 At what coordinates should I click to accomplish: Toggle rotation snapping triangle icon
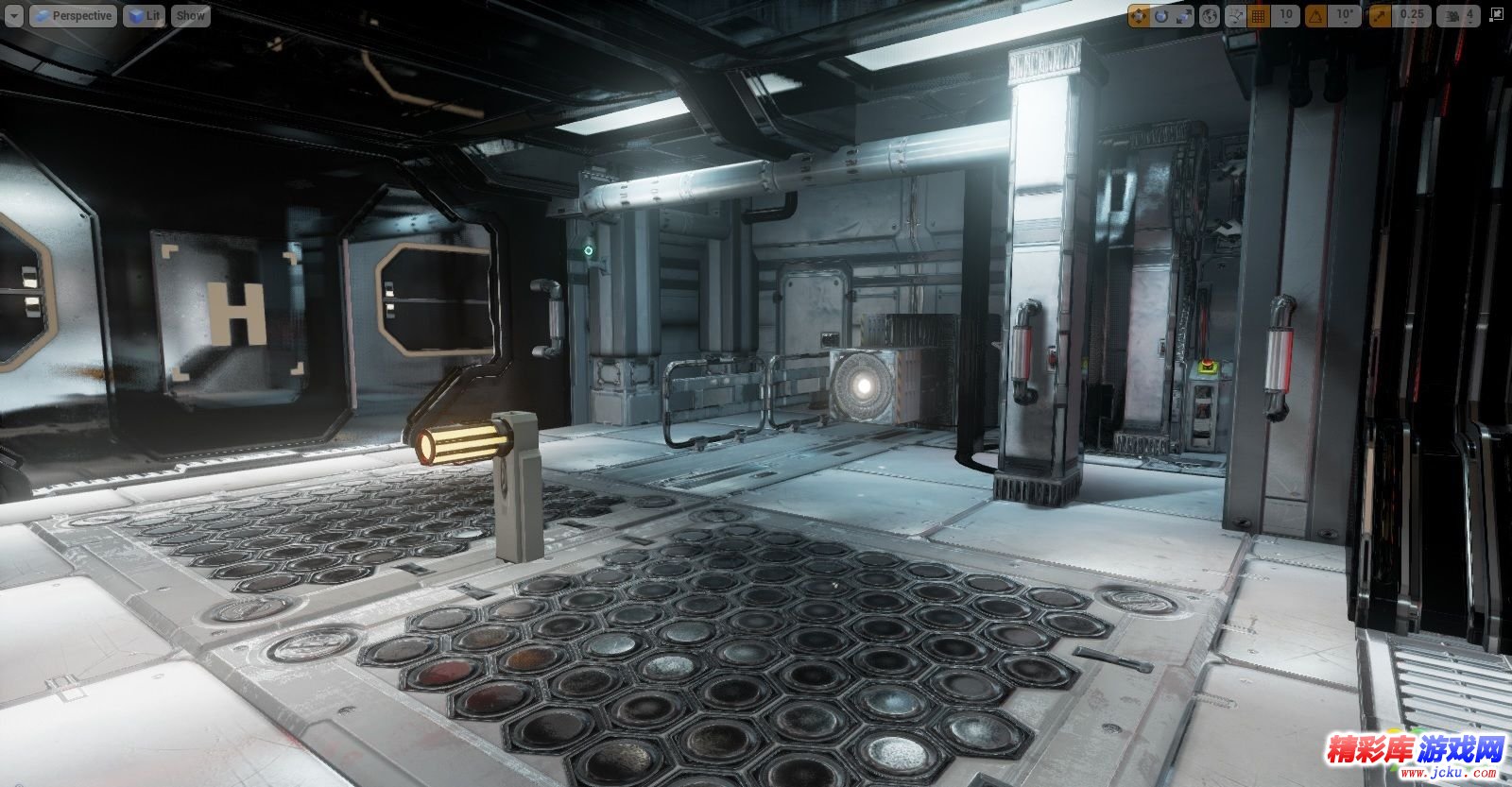click(x=1315, y=16)
